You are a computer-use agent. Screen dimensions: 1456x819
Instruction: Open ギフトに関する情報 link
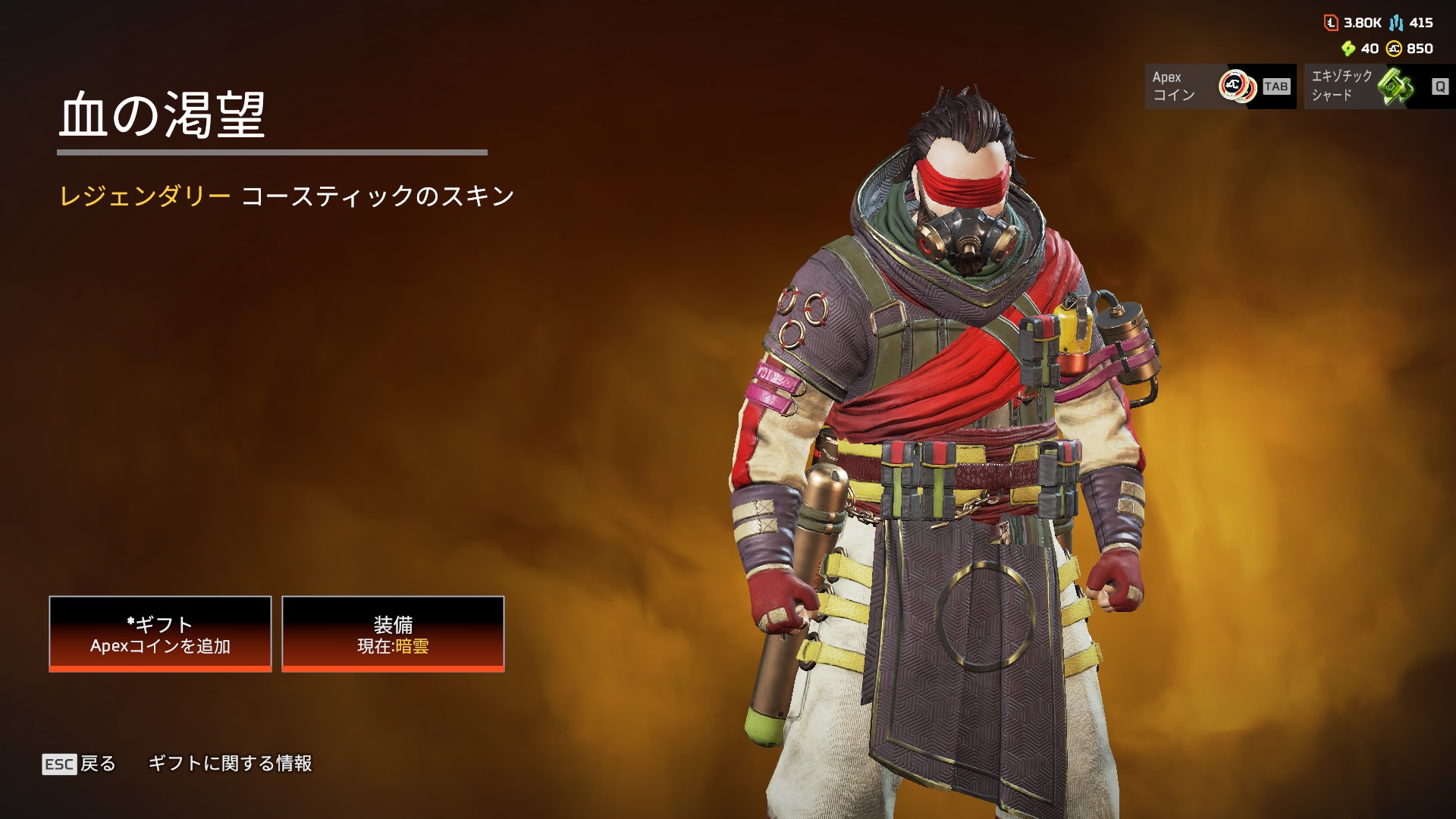click(230, 764)
